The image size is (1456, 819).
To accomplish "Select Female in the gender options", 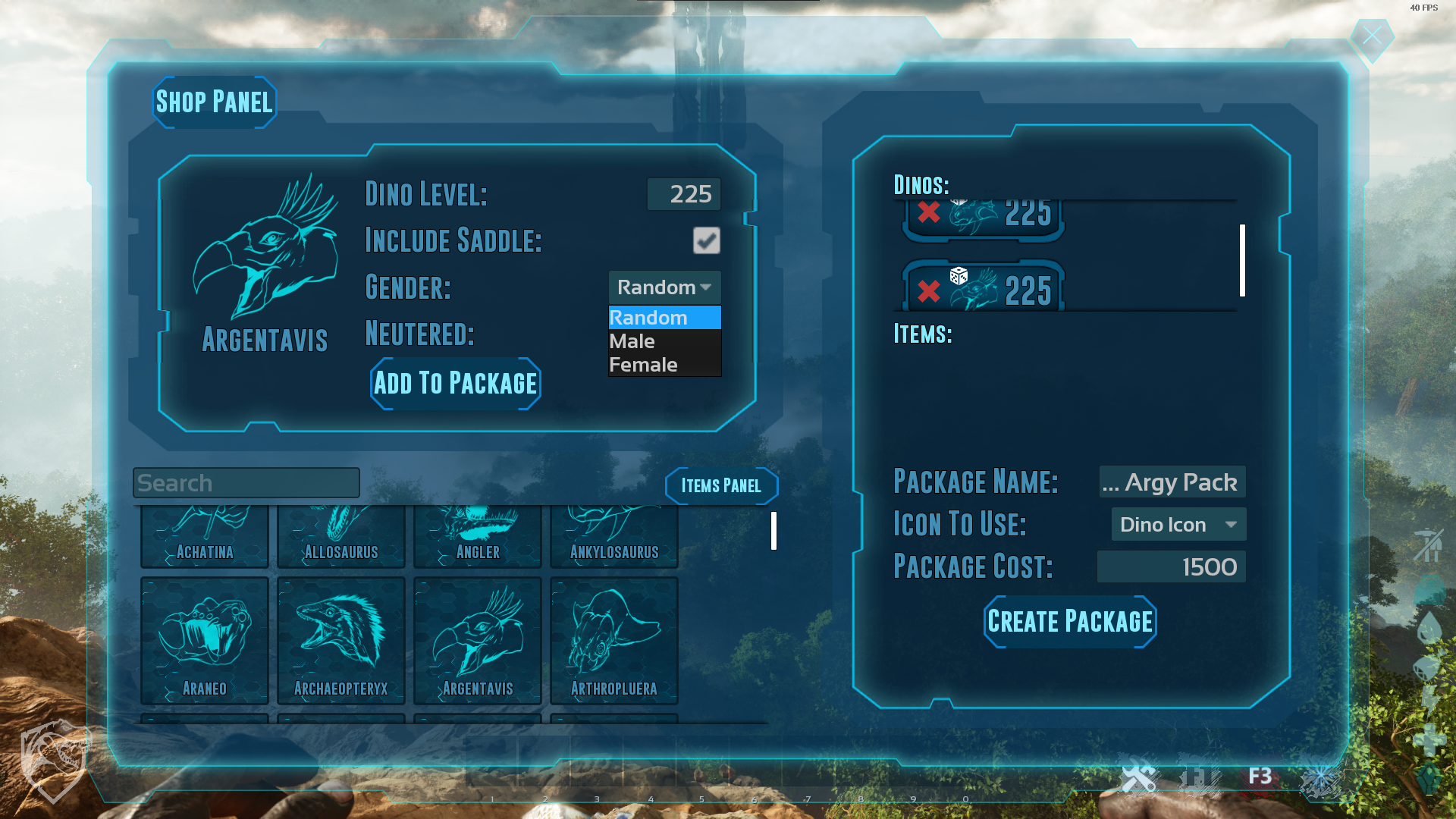I will pos(643,365).
